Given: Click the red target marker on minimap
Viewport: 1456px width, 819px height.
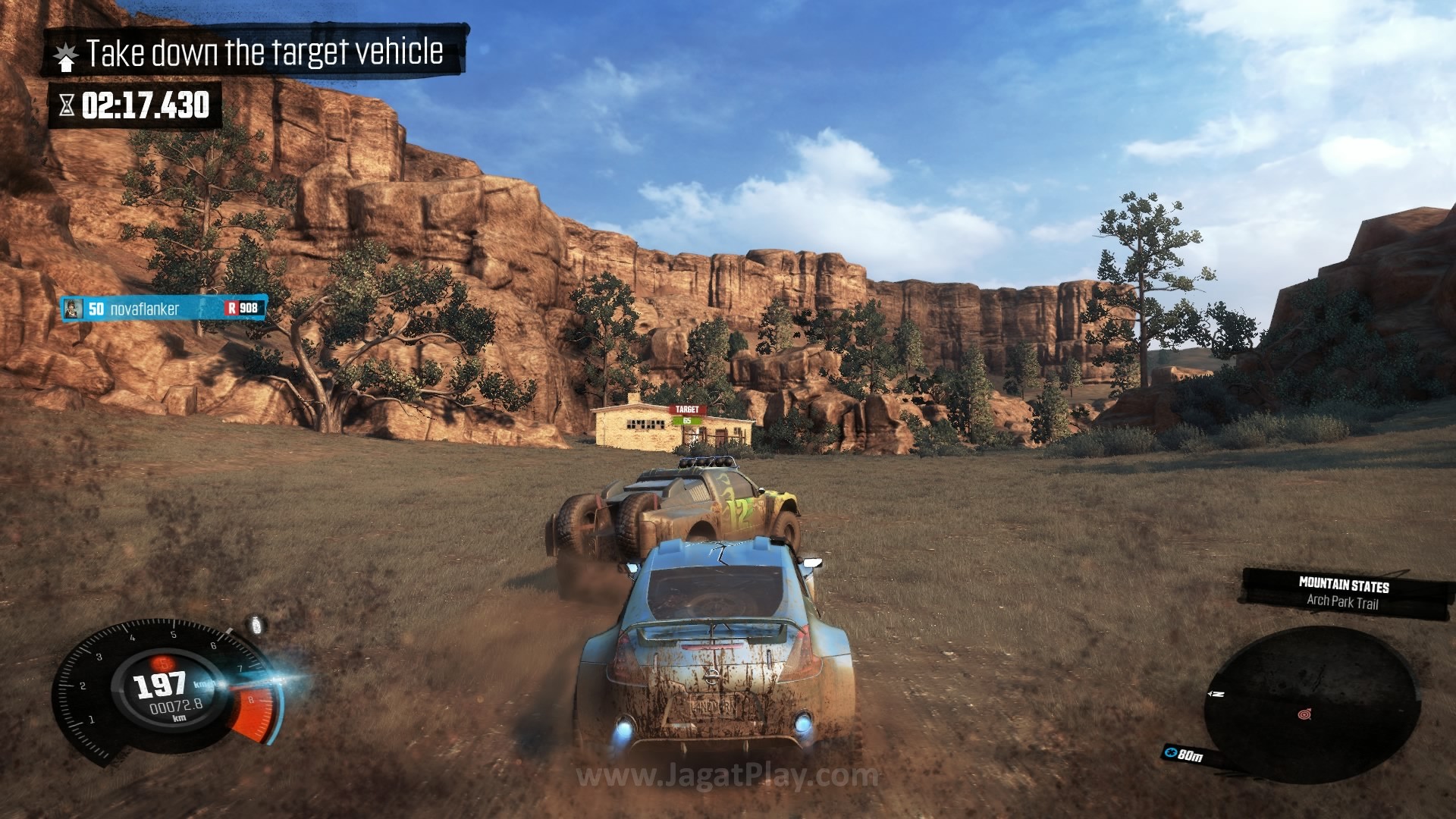Looking at the screenshot, I should (x=1304, y=714).
